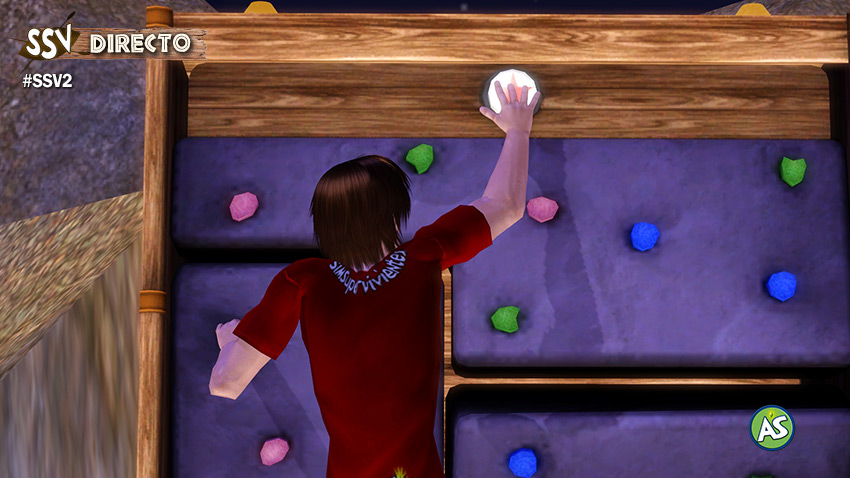Click the SSV Directo wooden sign logo
The image size is (850, 478).
point(110,43)
